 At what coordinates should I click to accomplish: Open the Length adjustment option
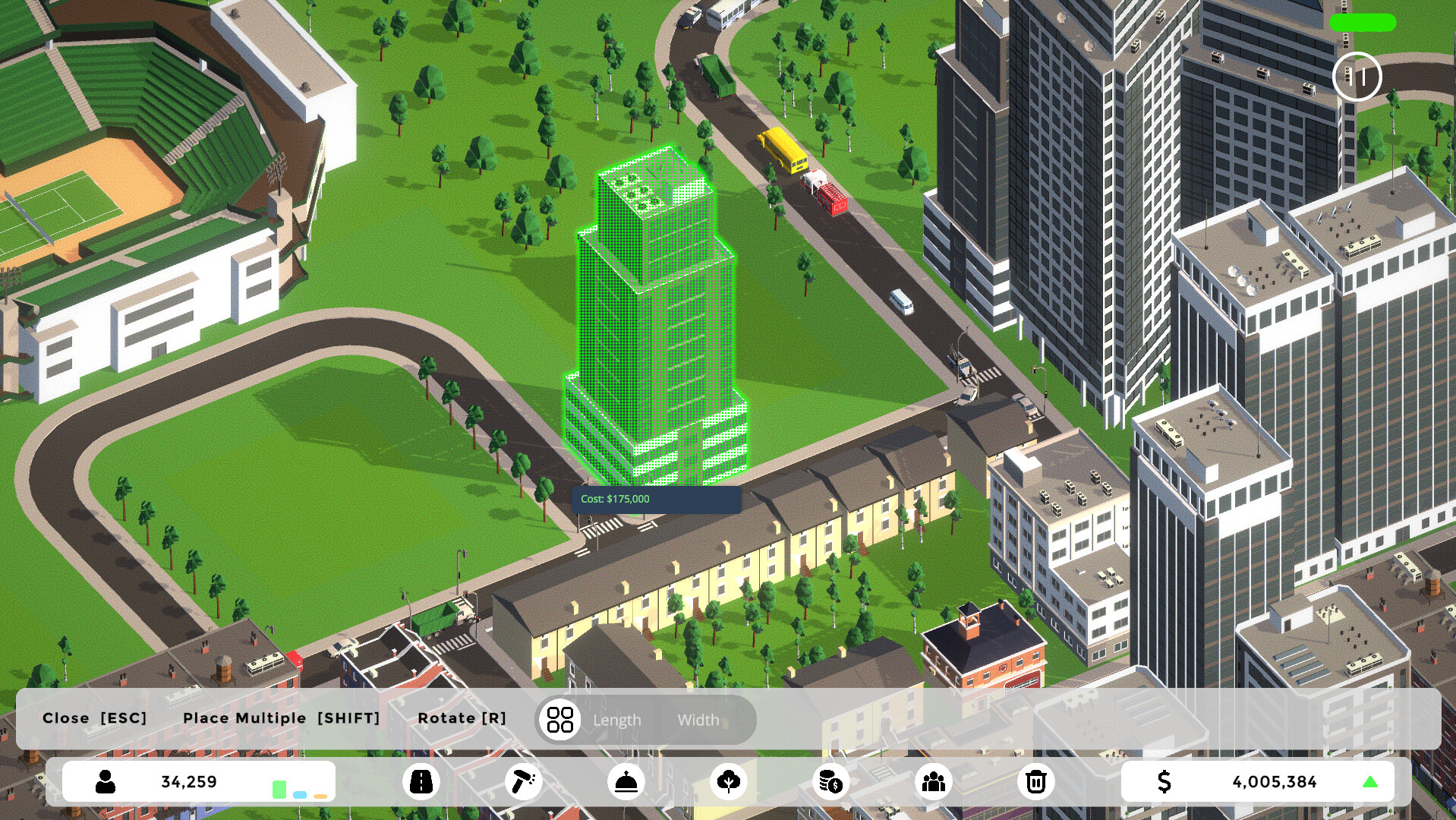pos(617,720)
